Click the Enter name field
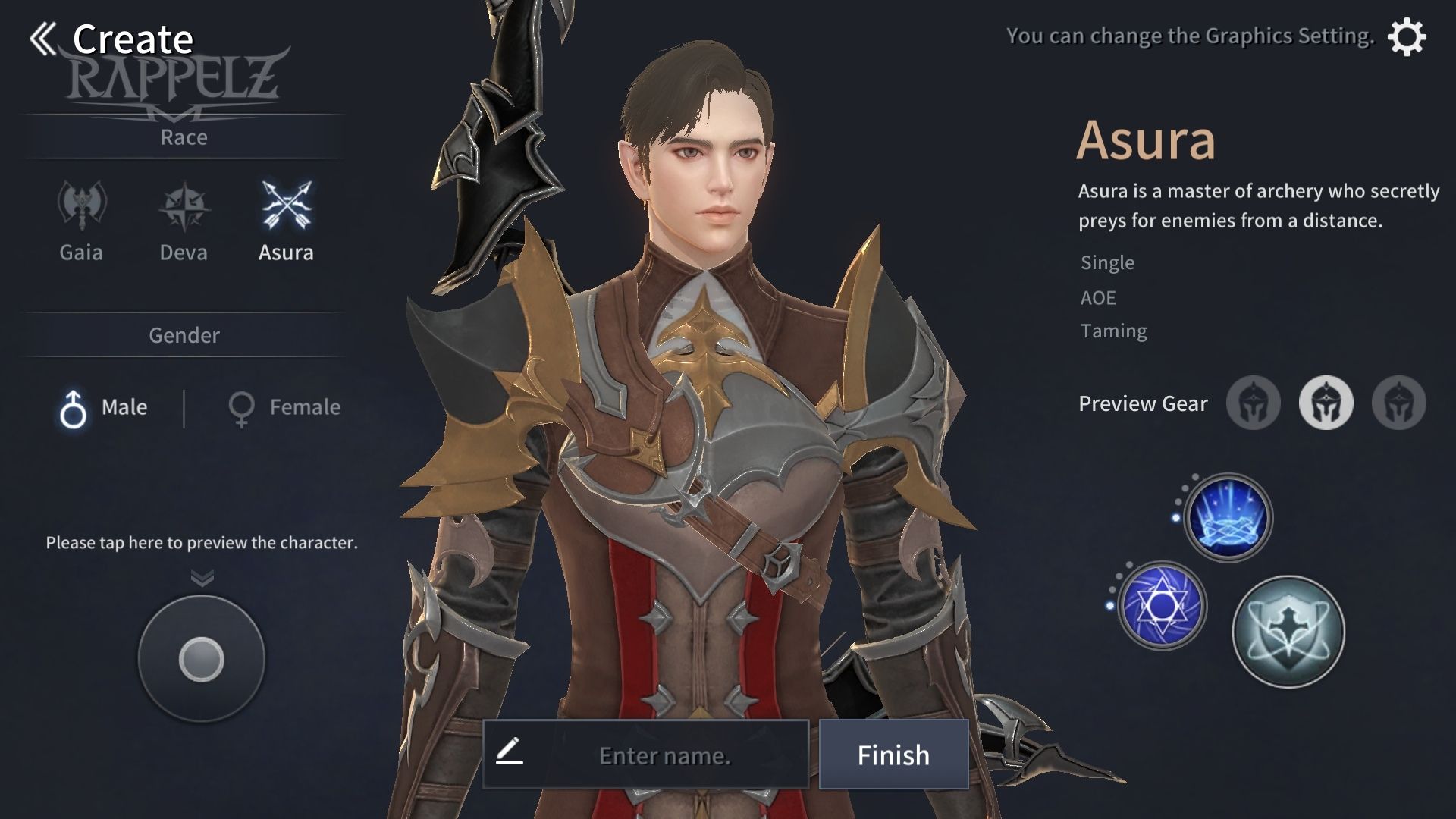Viewport: 1456px width, 819px height. (x=664, y=755)
